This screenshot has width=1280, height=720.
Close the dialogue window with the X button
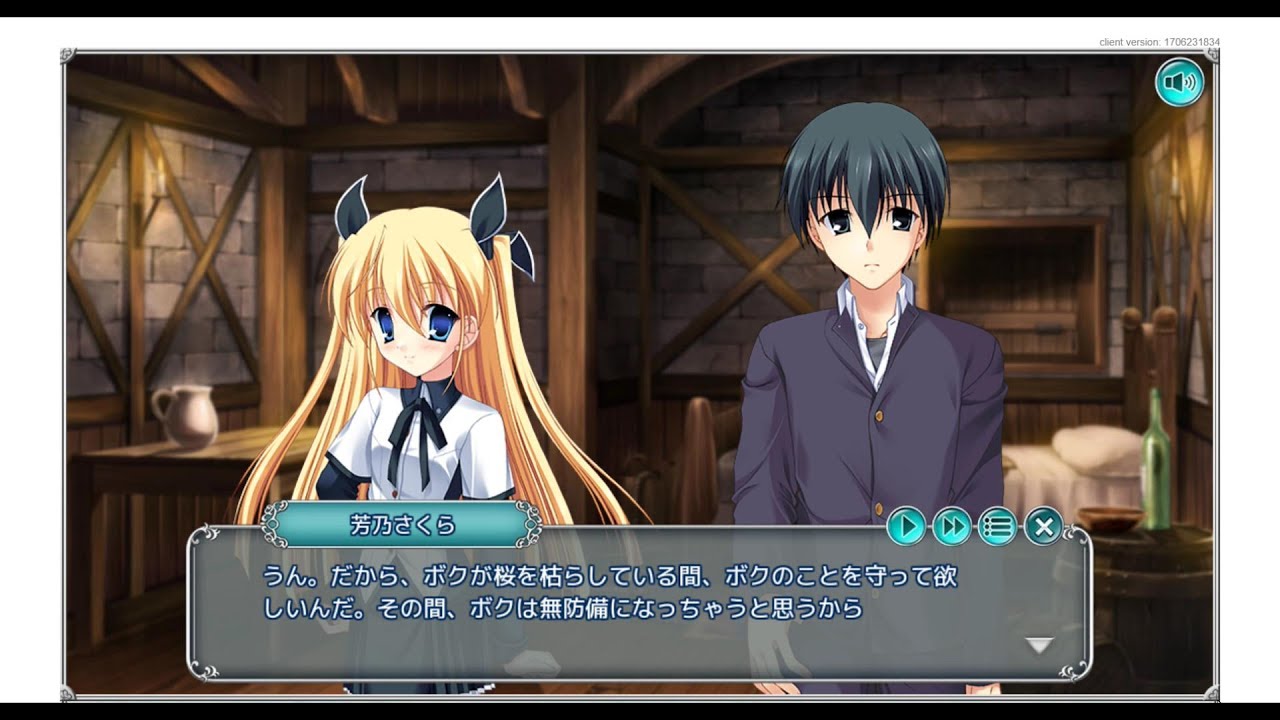1043,525
